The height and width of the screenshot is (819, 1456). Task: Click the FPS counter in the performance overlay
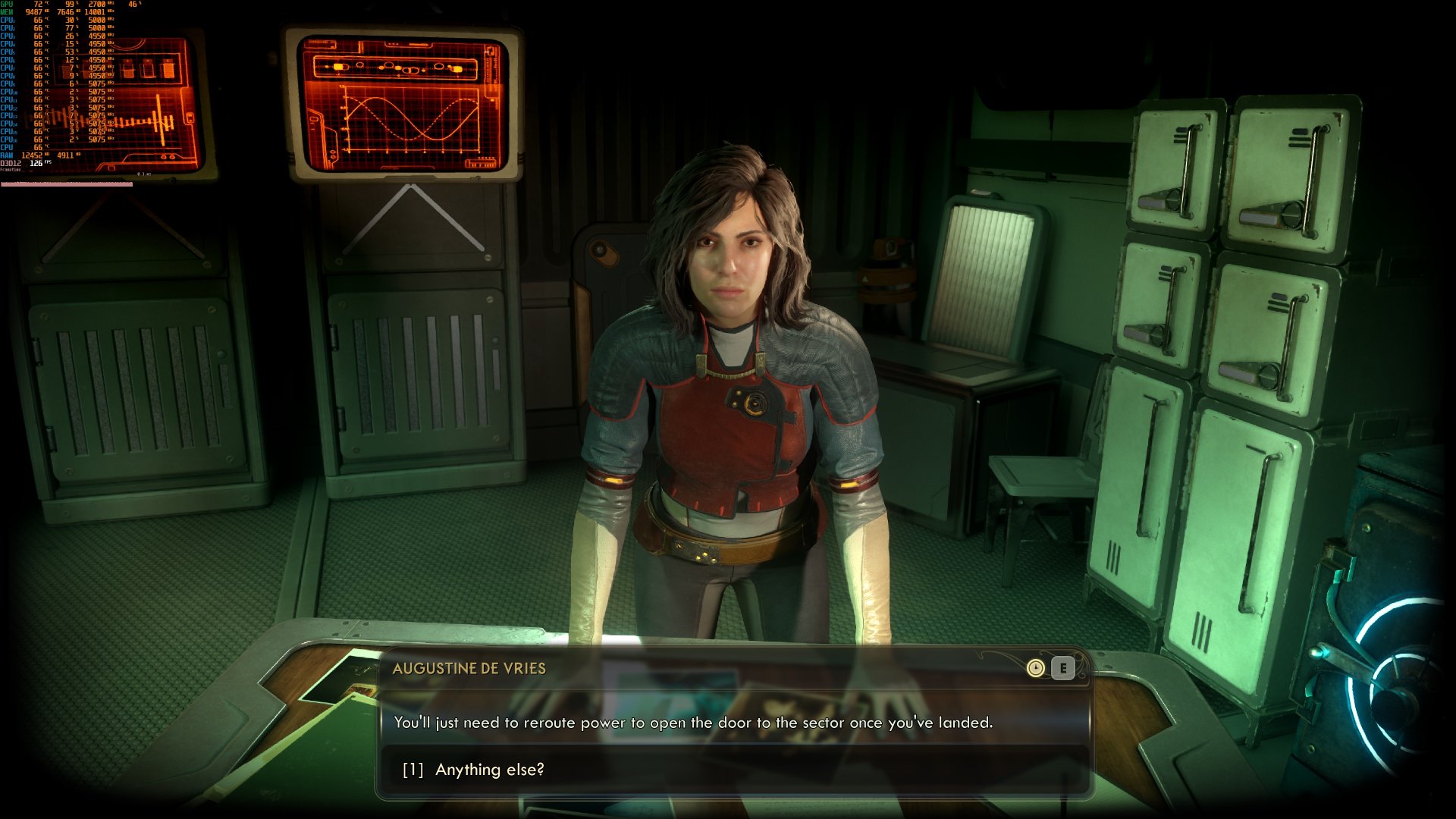[37, 162]
